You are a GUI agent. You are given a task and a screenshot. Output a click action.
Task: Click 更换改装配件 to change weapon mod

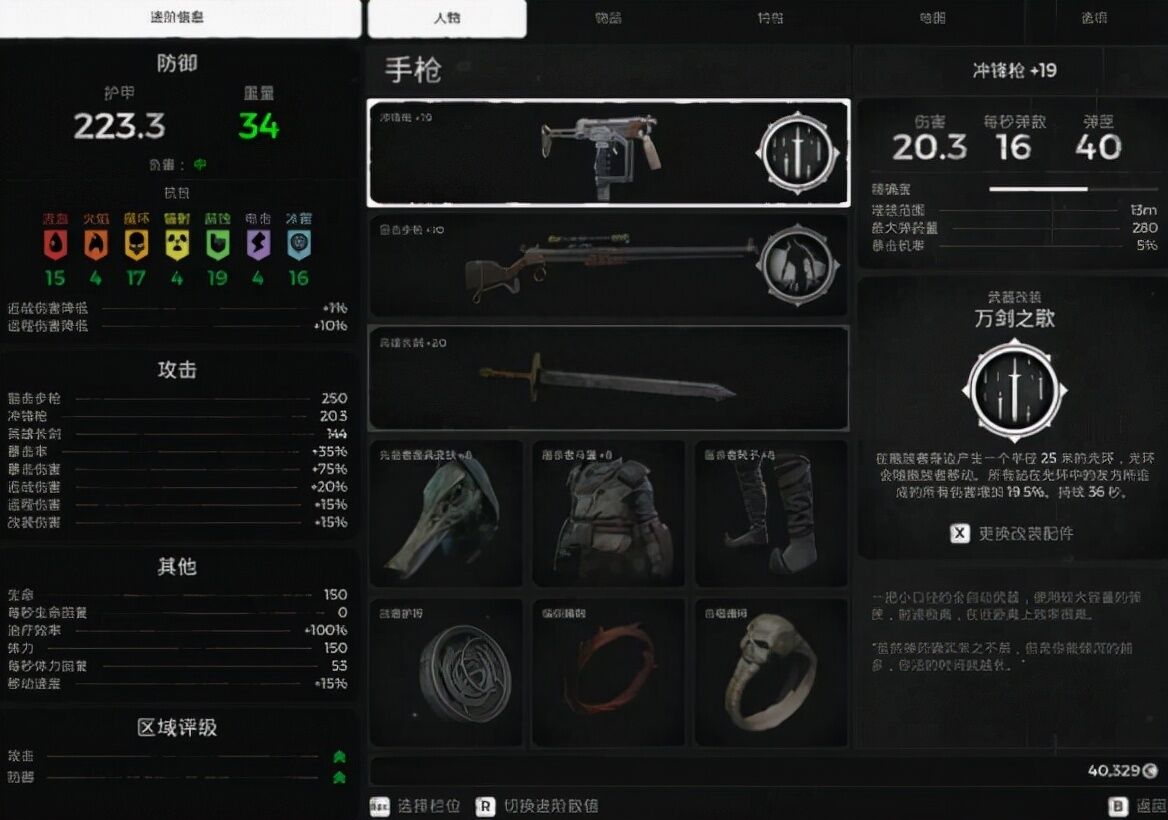pyautogui.click(x=1012, y=533)
